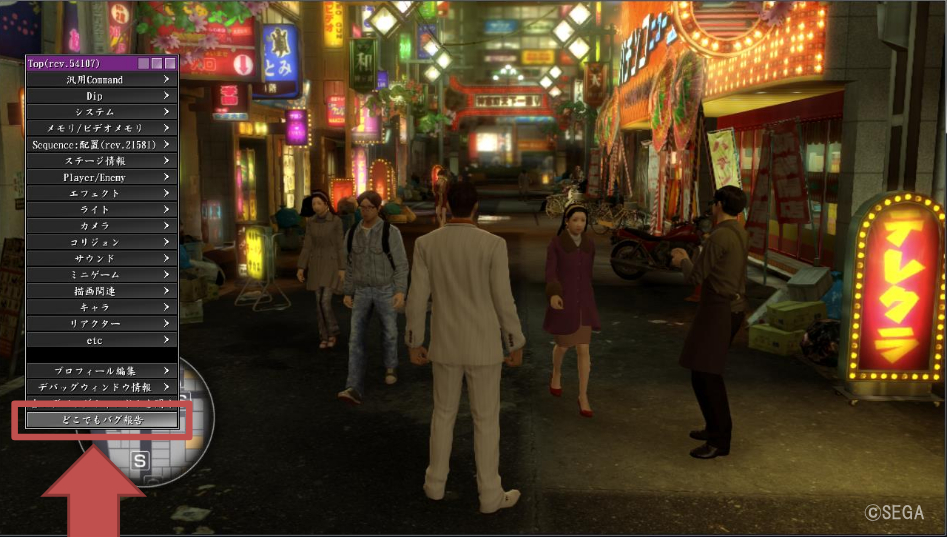The height and width of the screenshot is (537, 948).
Task: Expand the etc menu entry
Action: click(x=101, y=340)
